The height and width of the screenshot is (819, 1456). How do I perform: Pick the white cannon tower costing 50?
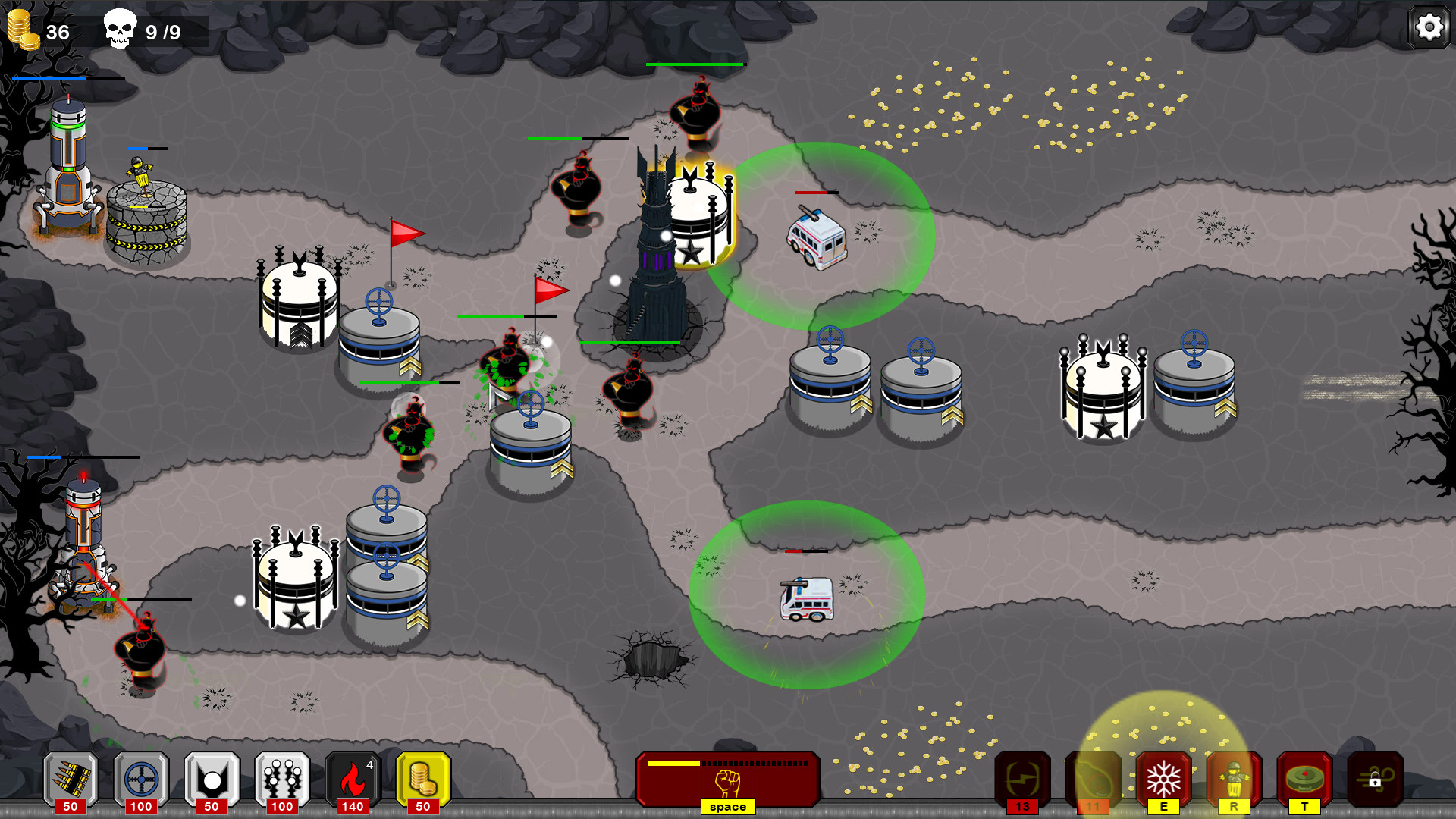212,777
